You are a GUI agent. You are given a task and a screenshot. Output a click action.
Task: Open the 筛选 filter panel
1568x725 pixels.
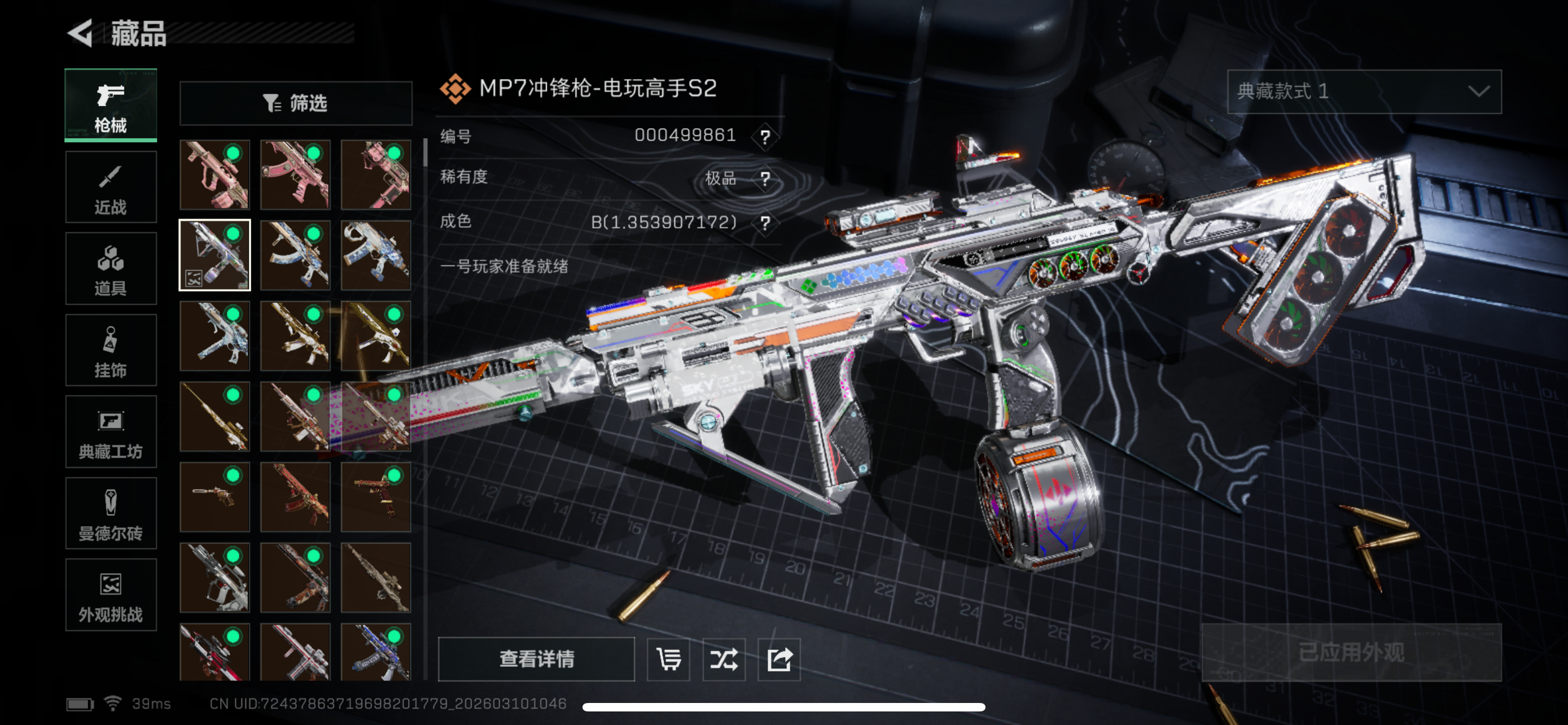click(x=295, y=103)
